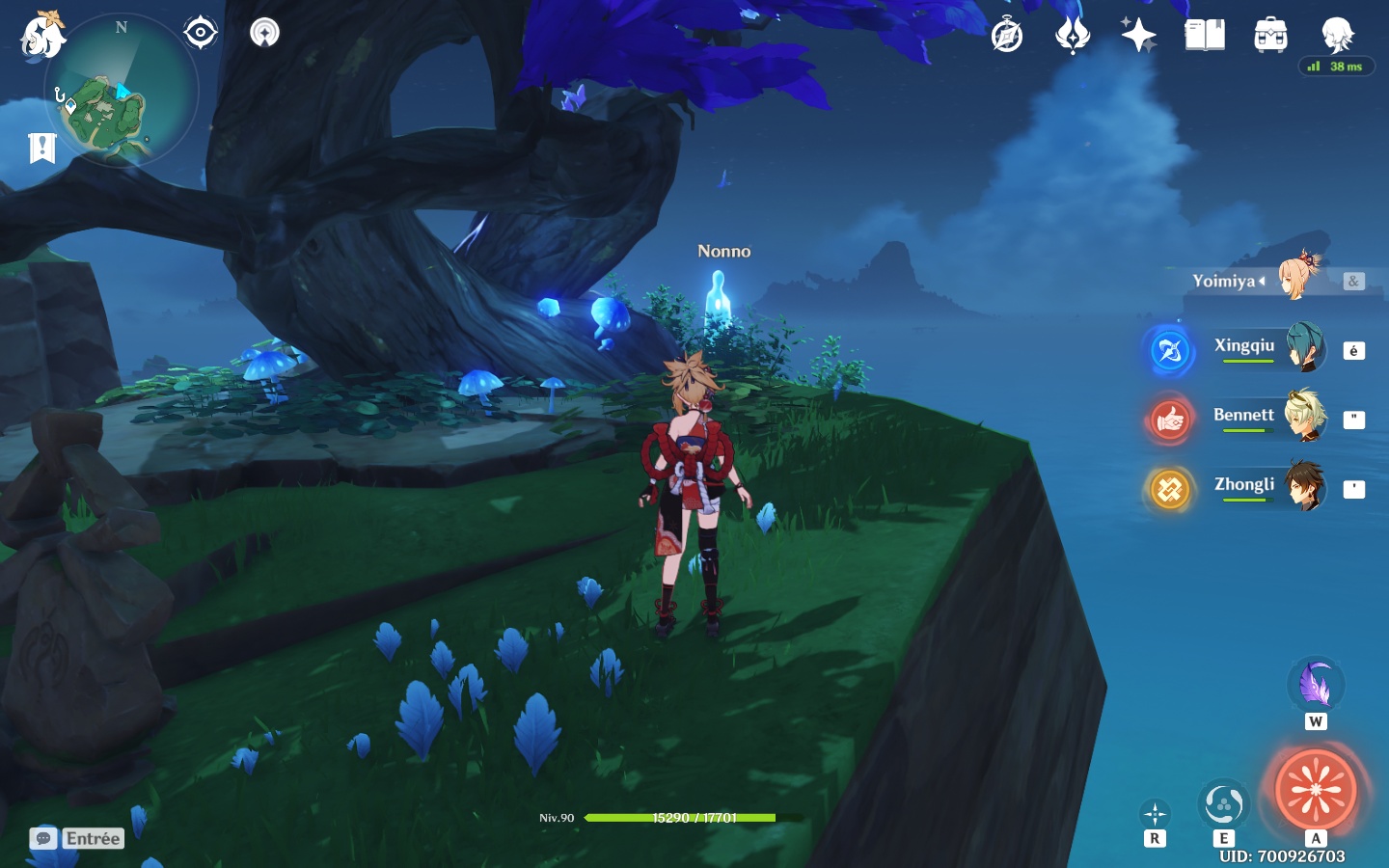The width and height of the screenshot is (1389, 868).
Task: Activate Yoimiya's elemental skill
Action: [1223, 804]
